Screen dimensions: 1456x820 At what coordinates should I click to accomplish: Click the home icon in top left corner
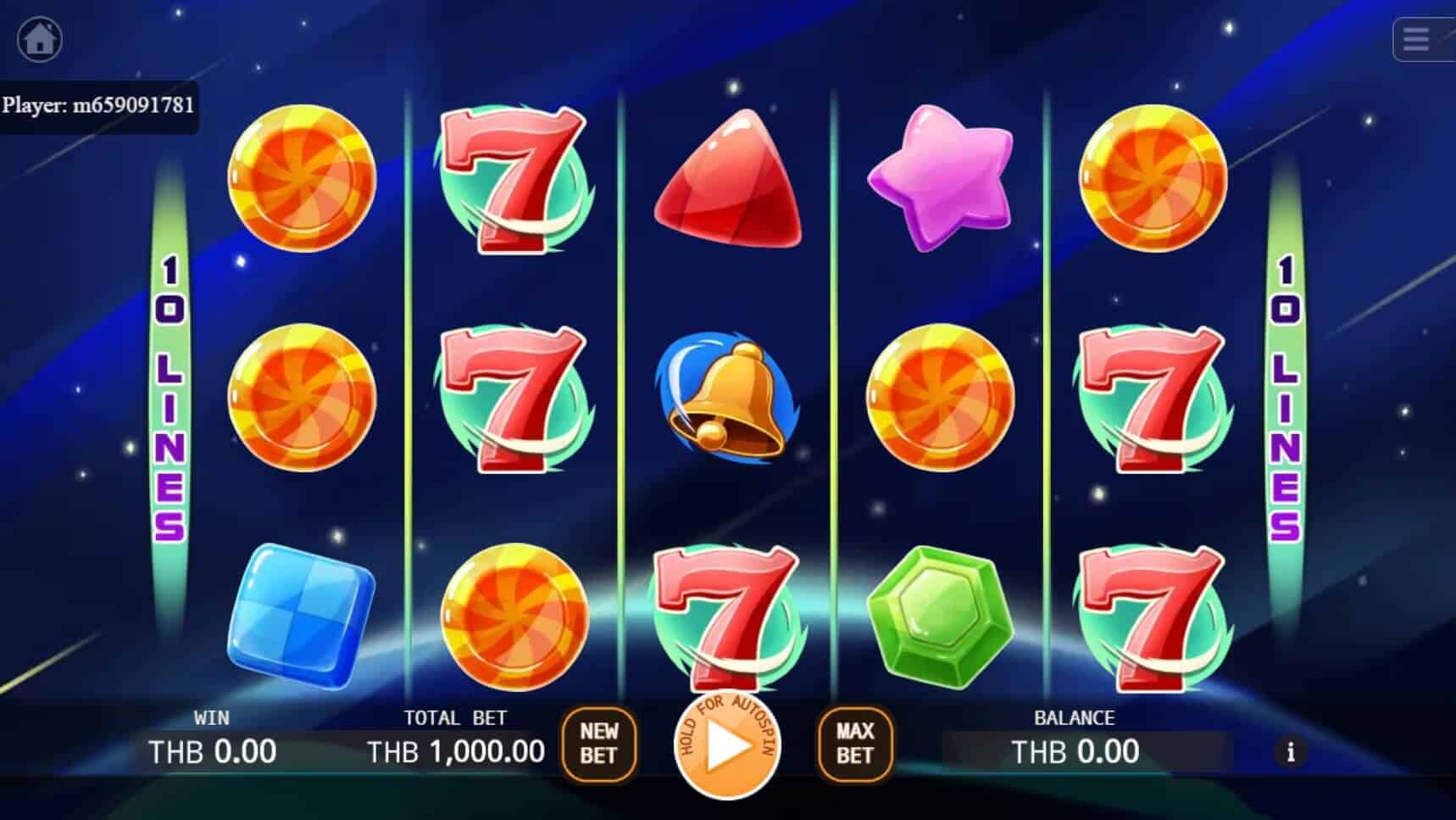click(41, 38)
